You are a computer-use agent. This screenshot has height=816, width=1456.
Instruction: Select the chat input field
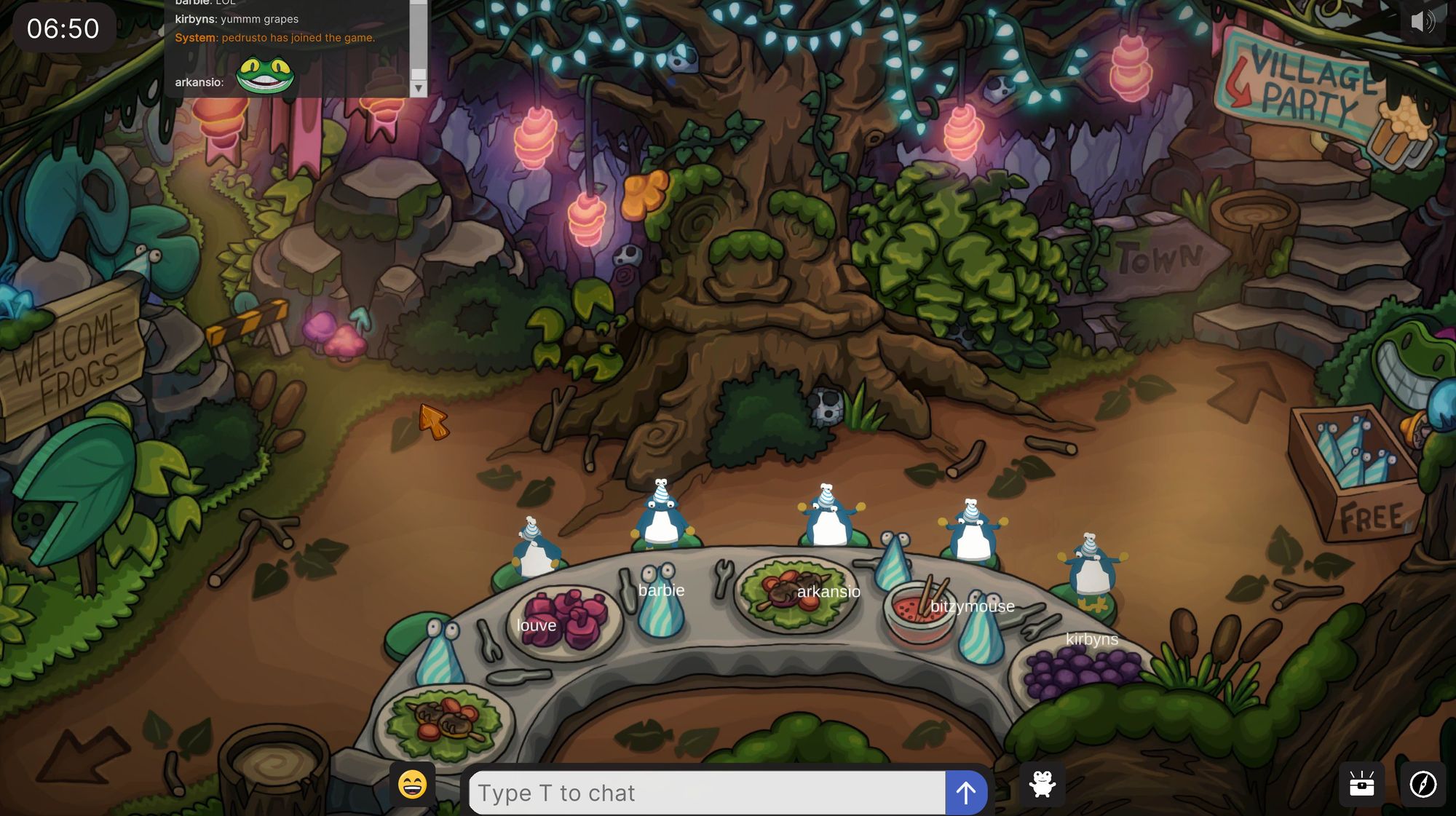pyautogui.click(x=706, y=792)
